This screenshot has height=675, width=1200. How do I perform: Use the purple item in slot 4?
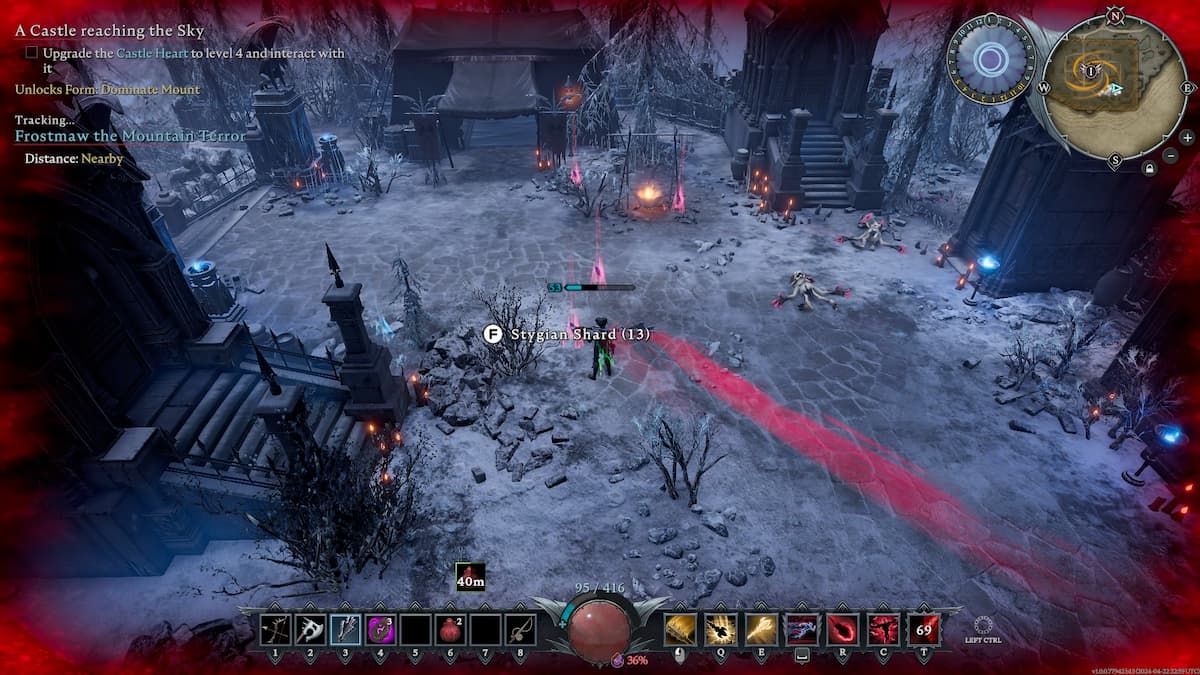[380, 629]
